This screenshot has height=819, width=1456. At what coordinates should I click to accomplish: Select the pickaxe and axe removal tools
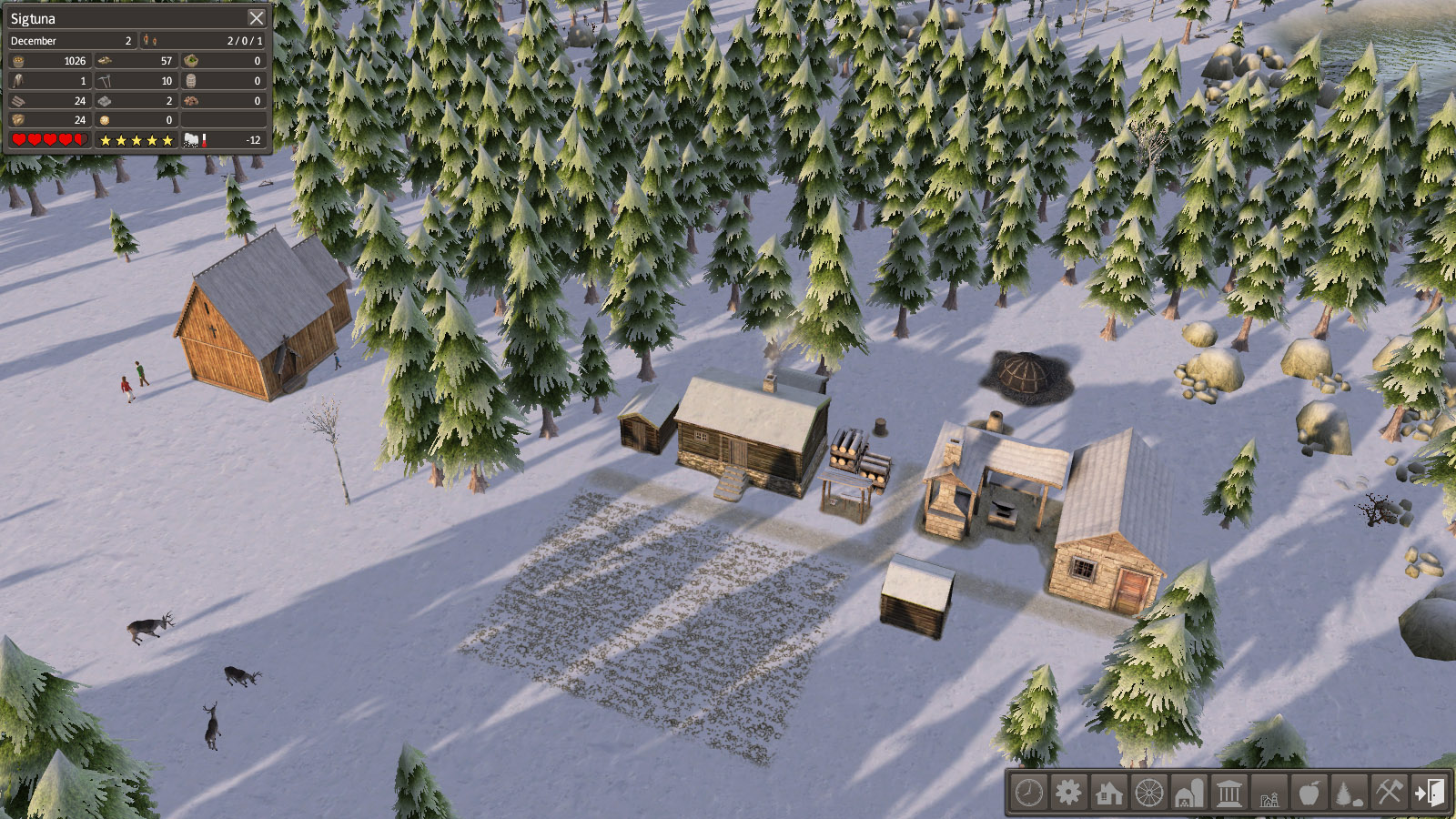tap(1389, 793)
